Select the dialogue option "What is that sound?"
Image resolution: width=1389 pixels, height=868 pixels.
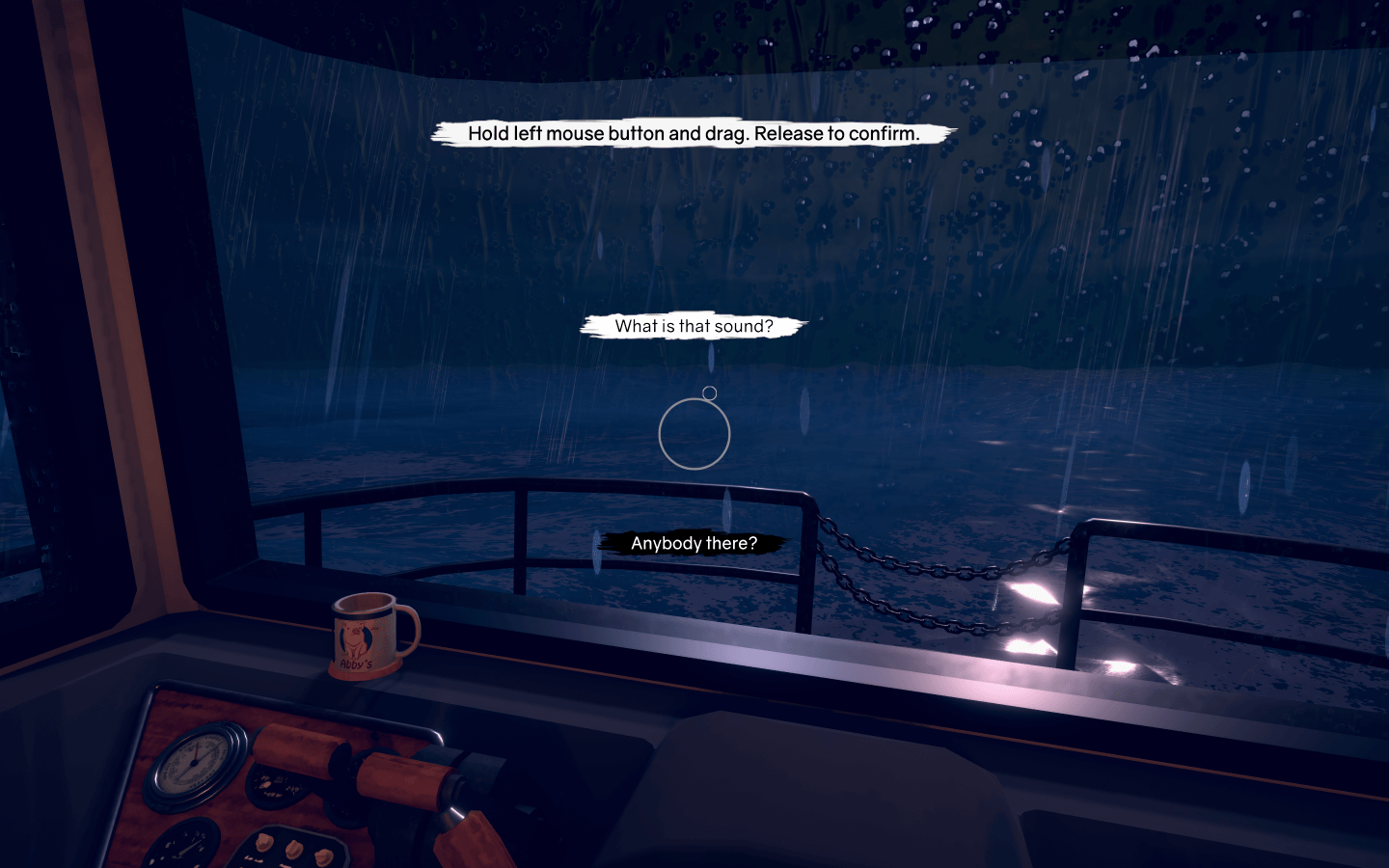[x=694, y=326]
